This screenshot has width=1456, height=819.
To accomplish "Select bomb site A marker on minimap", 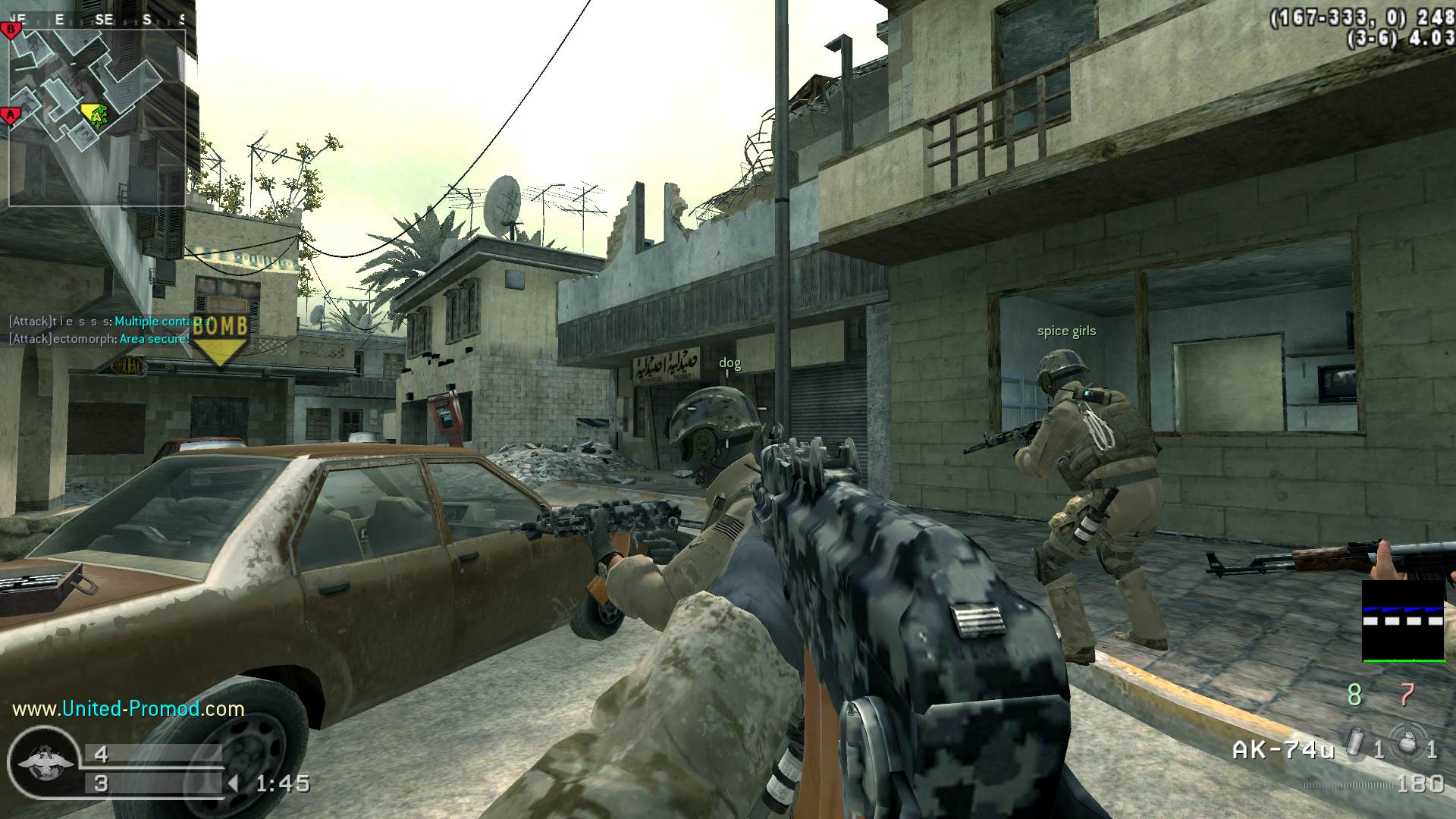I will (x=11, y=116).
